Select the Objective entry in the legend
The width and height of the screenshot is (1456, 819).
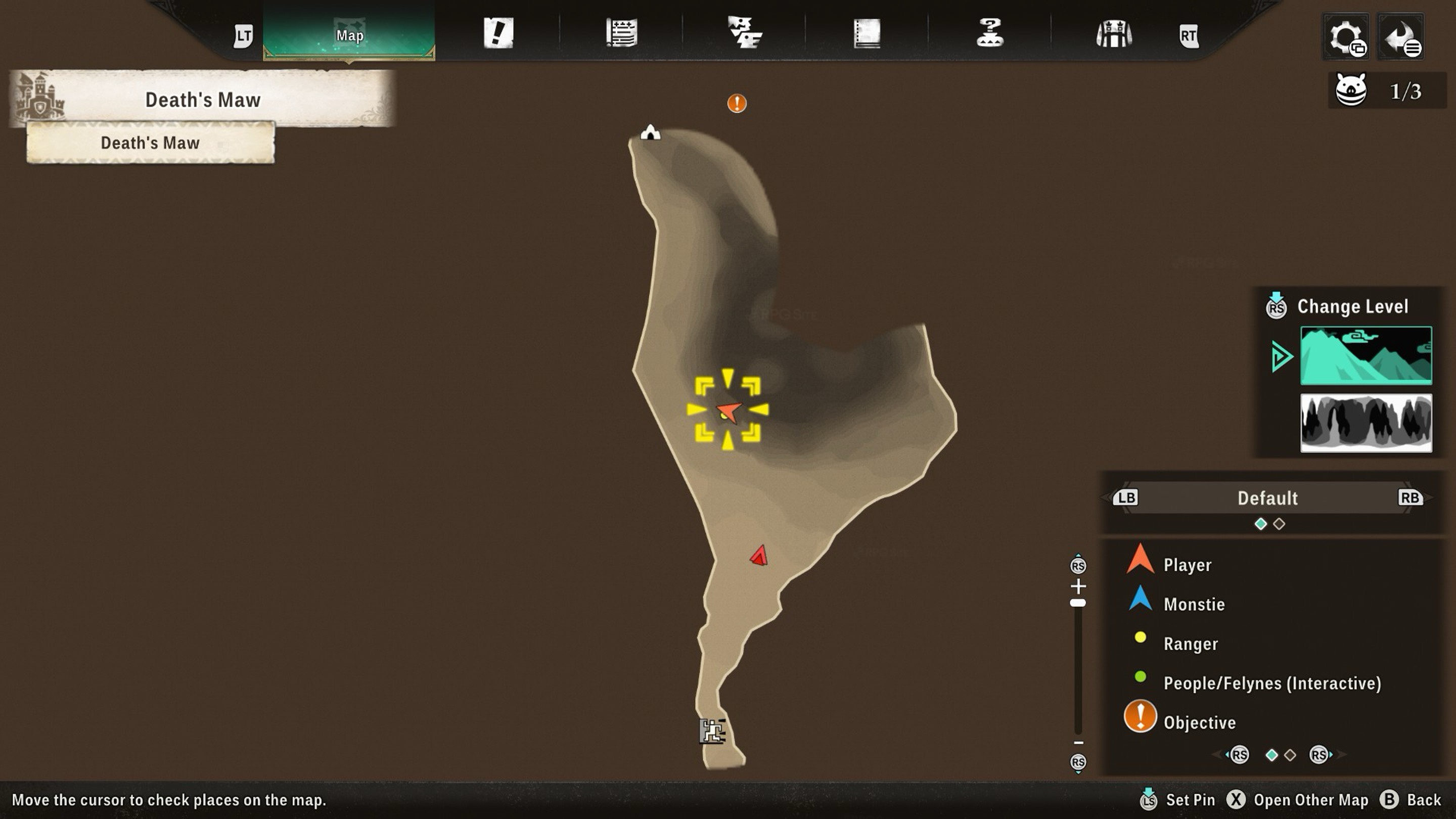[x=1198, y=722]
